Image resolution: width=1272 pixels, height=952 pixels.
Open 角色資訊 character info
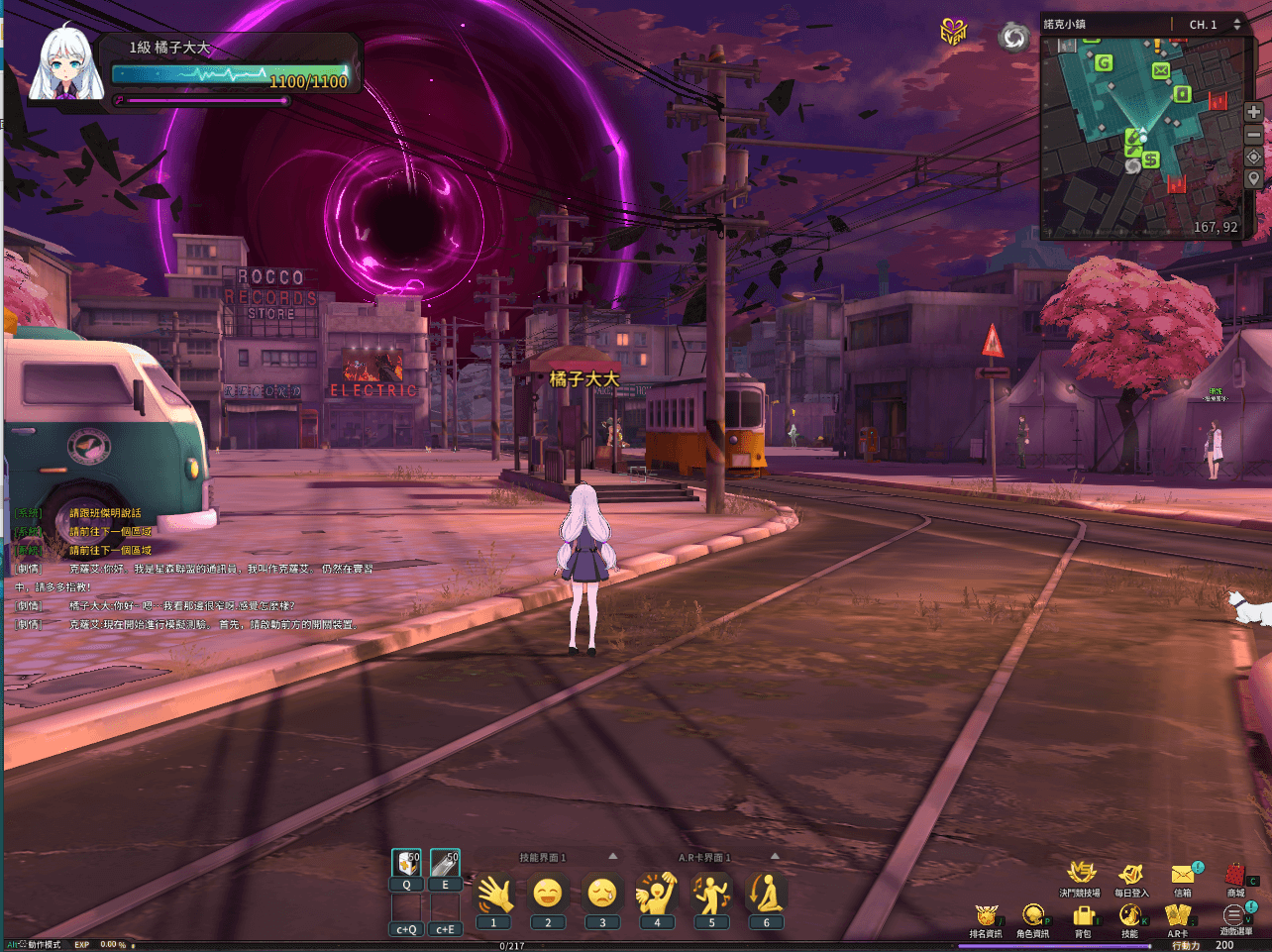[x=1033, y=916]
